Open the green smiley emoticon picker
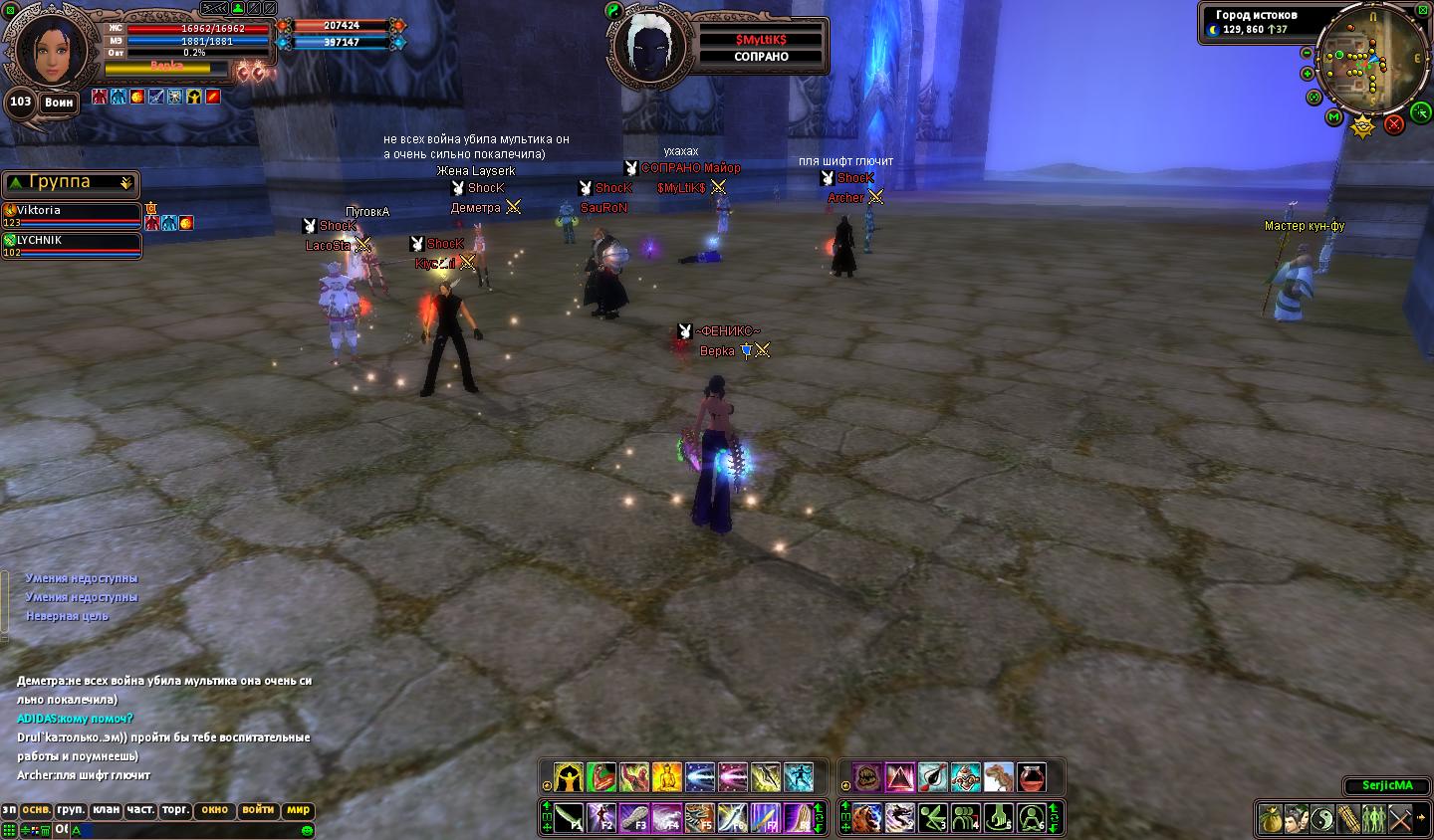Screen dimensions: 1434x840 (x=308, y=830)
